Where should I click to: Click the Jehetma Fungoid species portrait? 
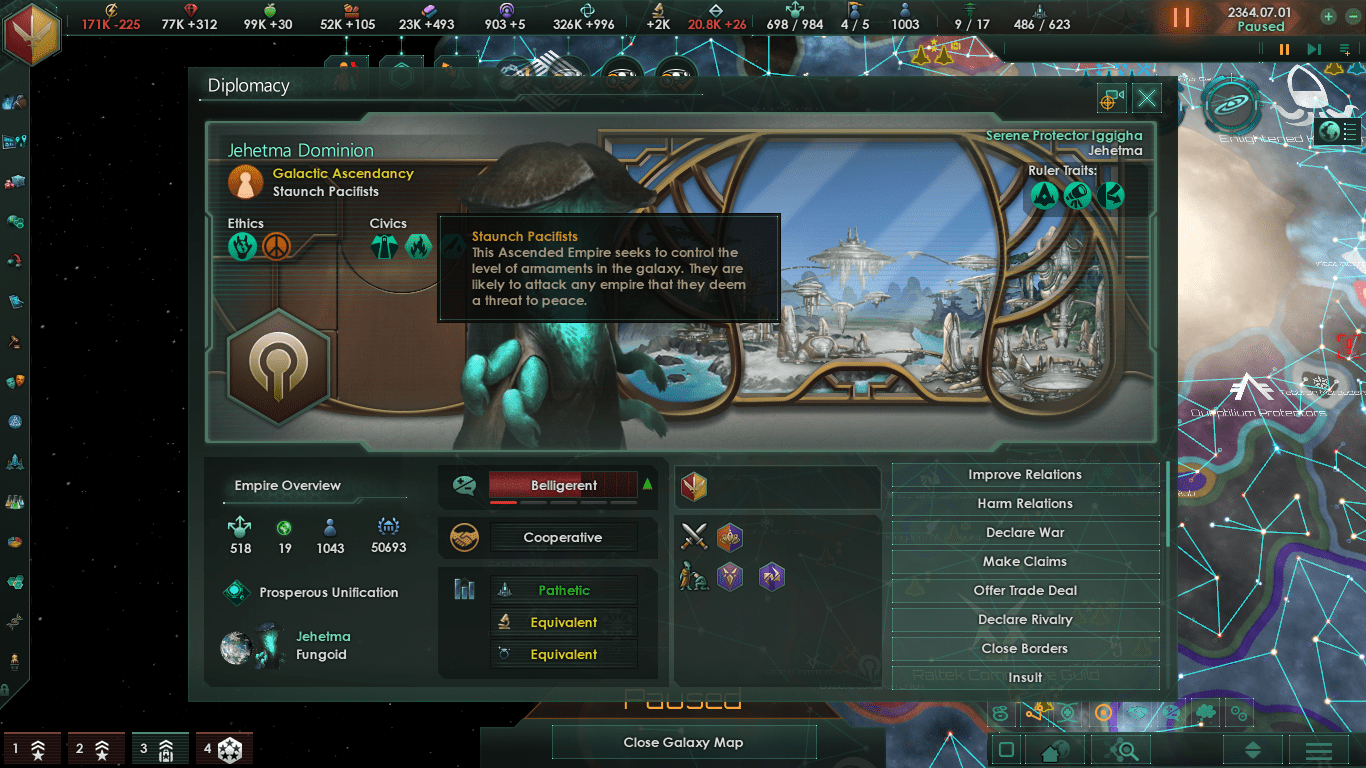pos(252,646)
